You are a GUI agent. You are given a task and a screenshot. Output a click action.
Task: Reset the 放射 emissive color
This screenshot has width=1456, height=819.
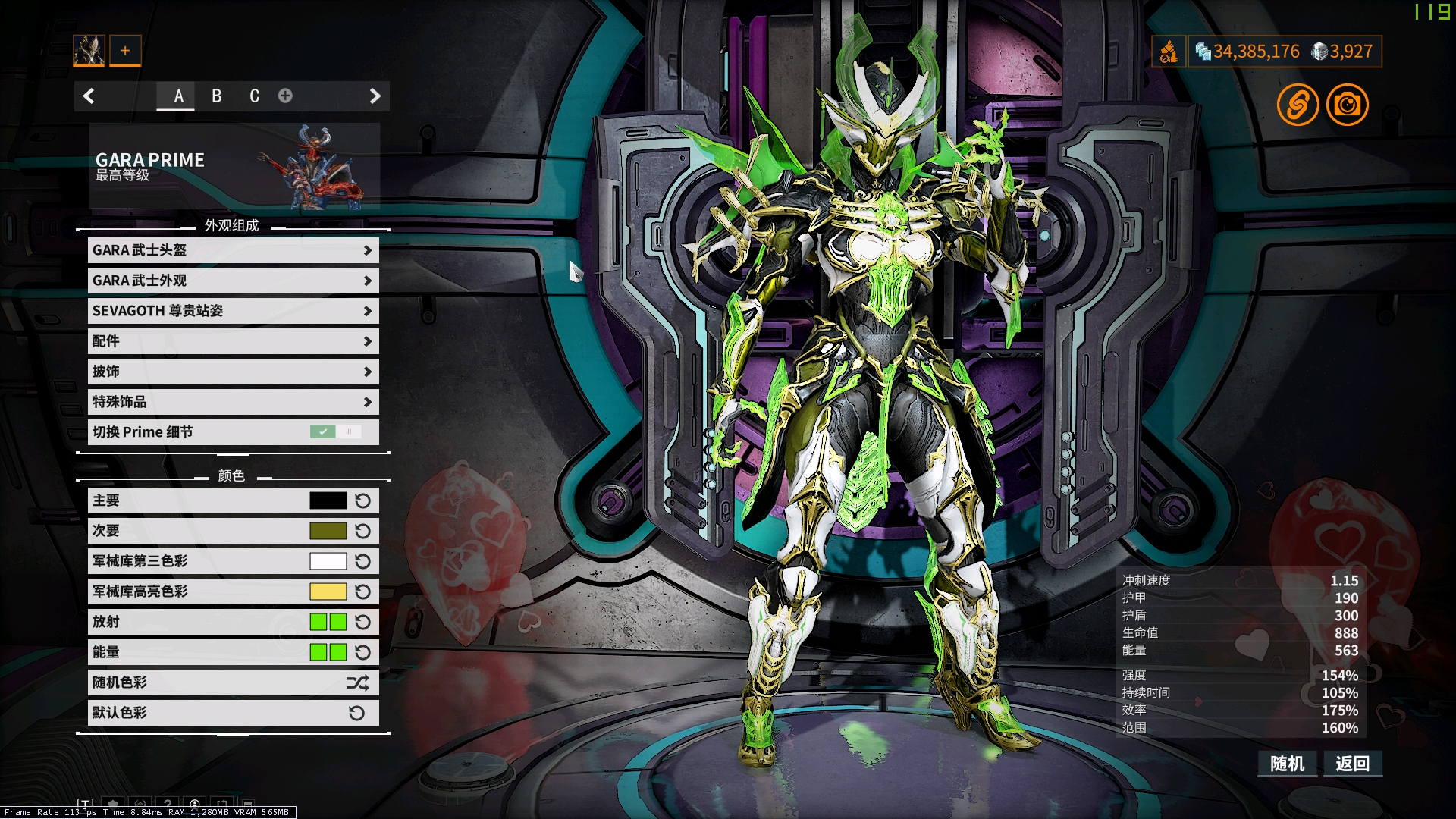tap(363, 622)
